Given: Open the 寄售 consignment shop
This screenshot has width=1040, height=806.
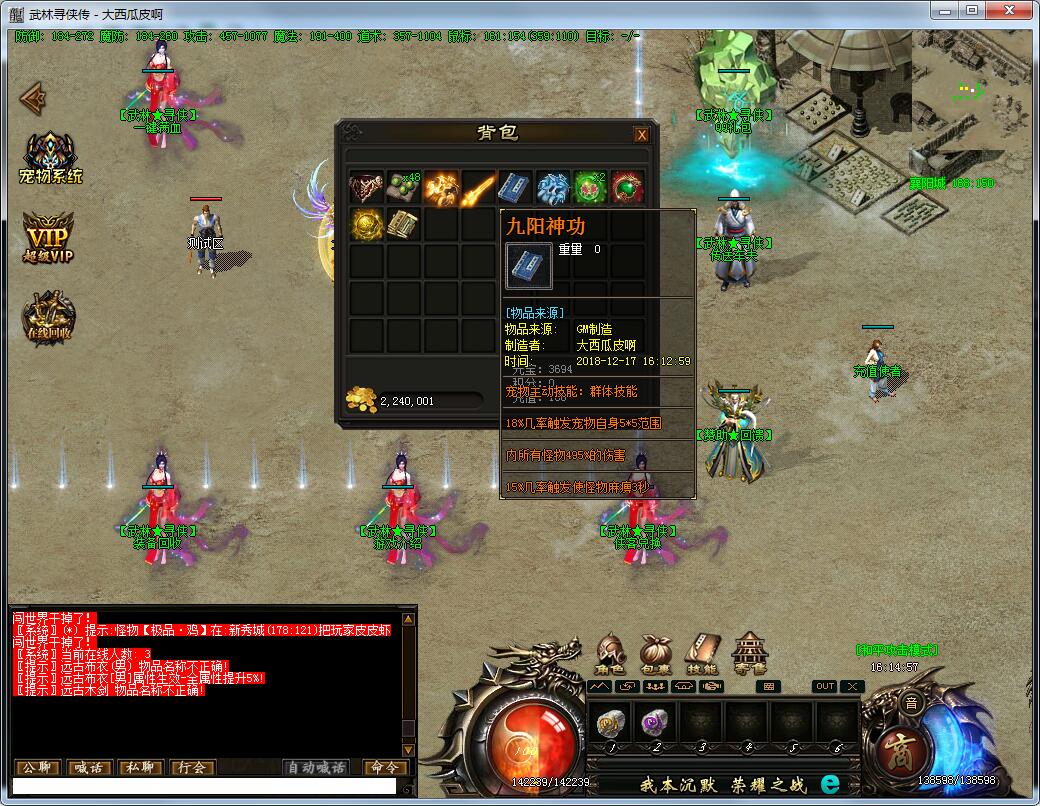Looking at the screenshot, I should coord(750,654).
